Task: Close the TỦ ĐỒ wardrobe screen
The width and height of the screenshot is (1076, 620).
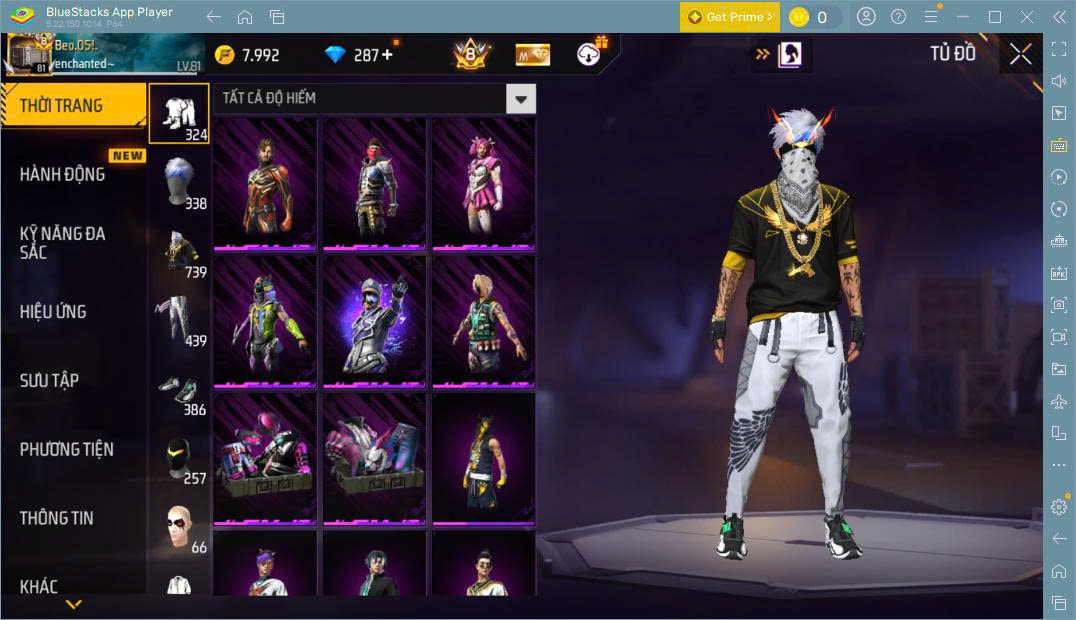Action: pos(1020,54)
